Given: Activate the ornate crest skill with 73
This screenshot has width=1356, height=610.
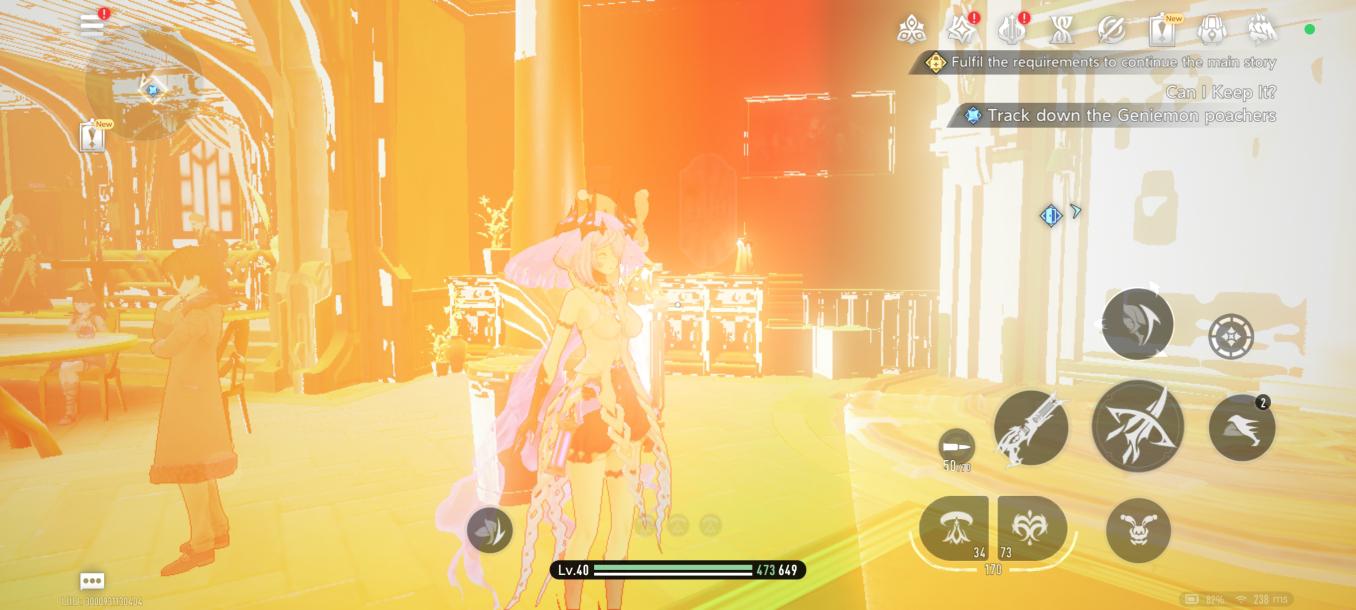Looking at the screenshot, I should (1032, 528).
